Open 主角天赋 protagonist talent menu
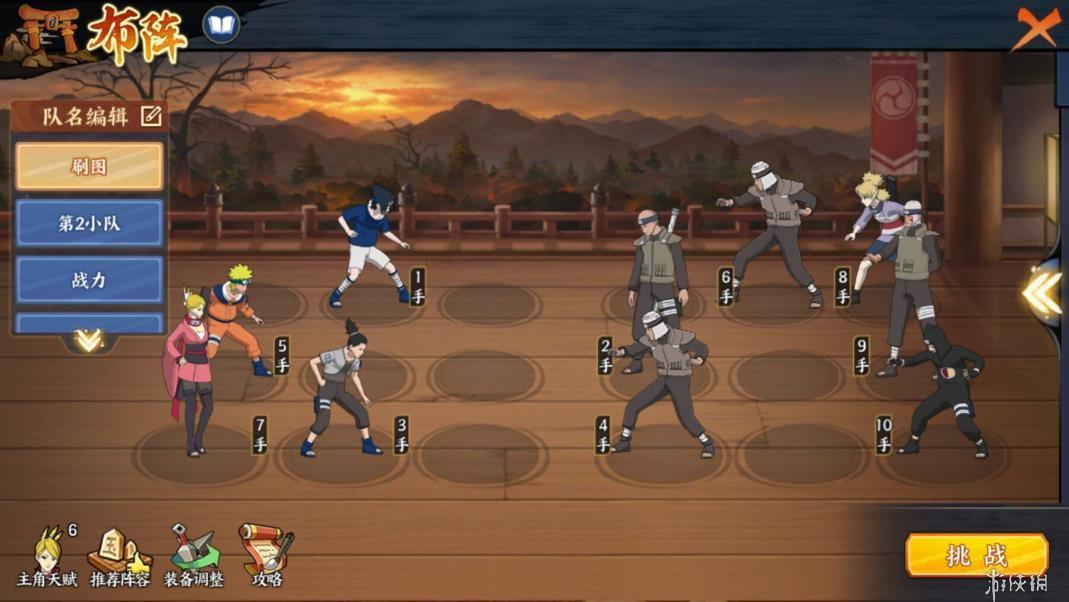 pos(47,556)
